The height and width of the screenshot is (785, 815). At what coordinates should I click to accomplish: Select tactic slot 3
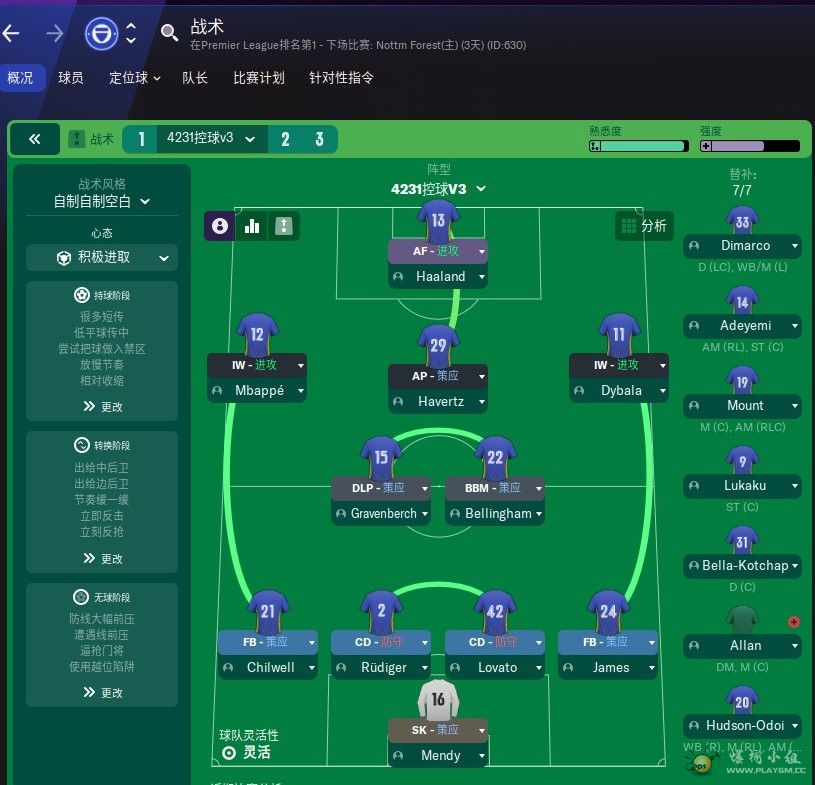[319, 139]
